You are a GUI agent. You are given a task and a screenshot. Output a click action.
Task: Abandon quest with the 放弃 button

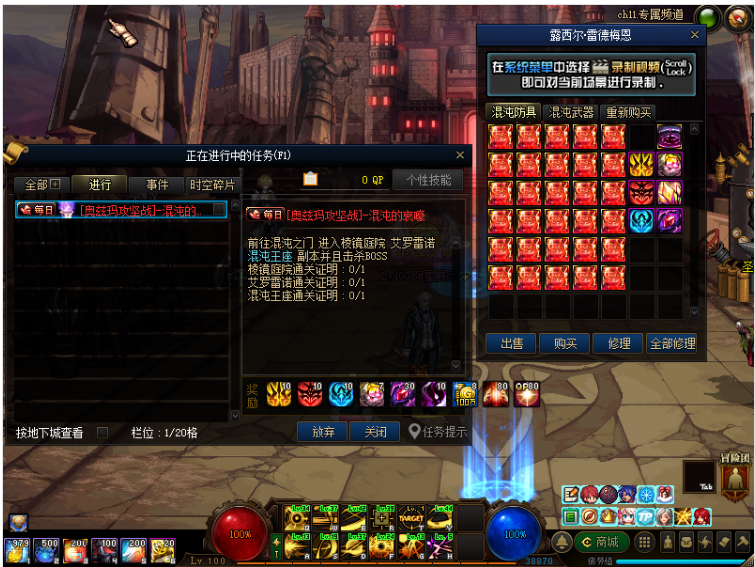323,432
